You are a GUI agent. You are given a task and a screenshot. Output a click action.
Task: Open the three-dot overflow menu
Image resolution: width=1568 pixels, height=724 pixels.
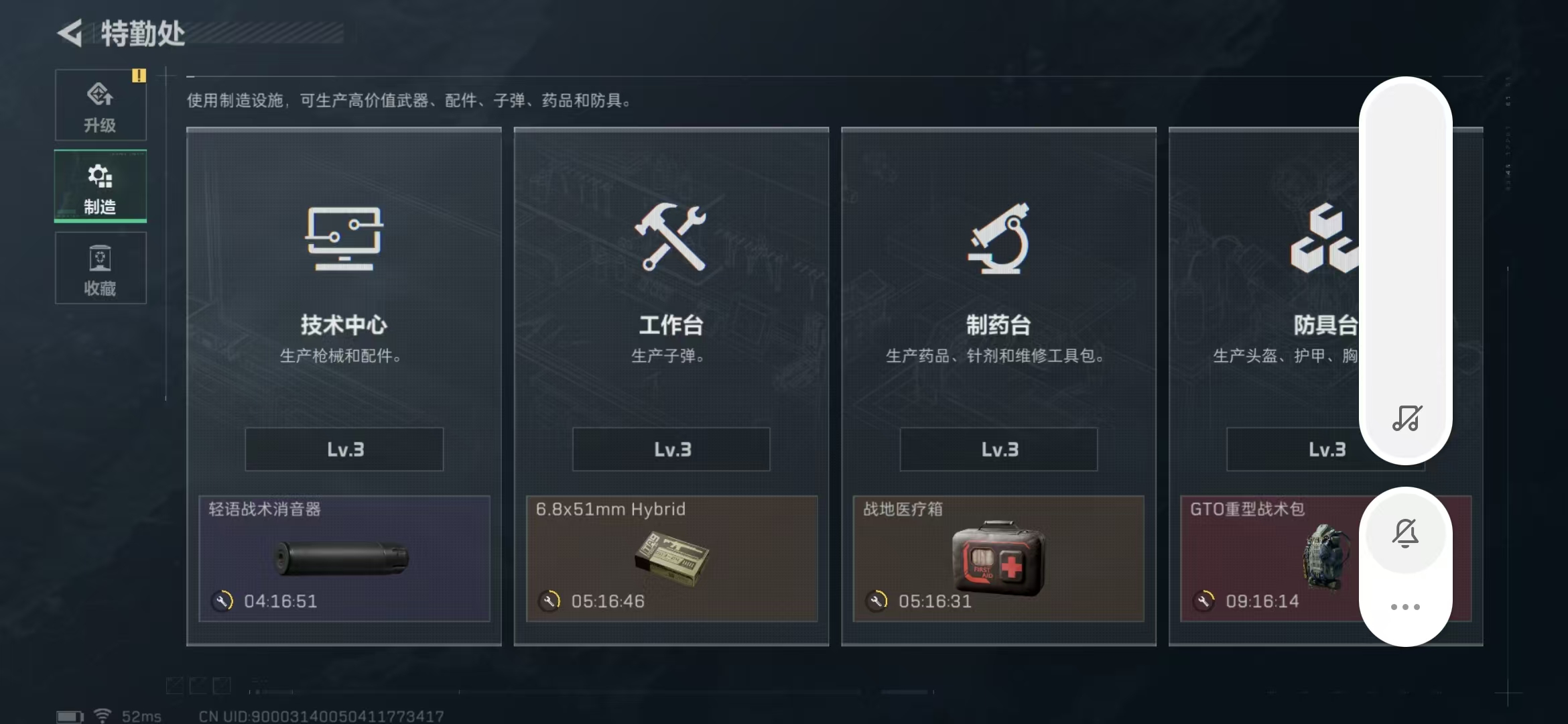[1405, 605]
